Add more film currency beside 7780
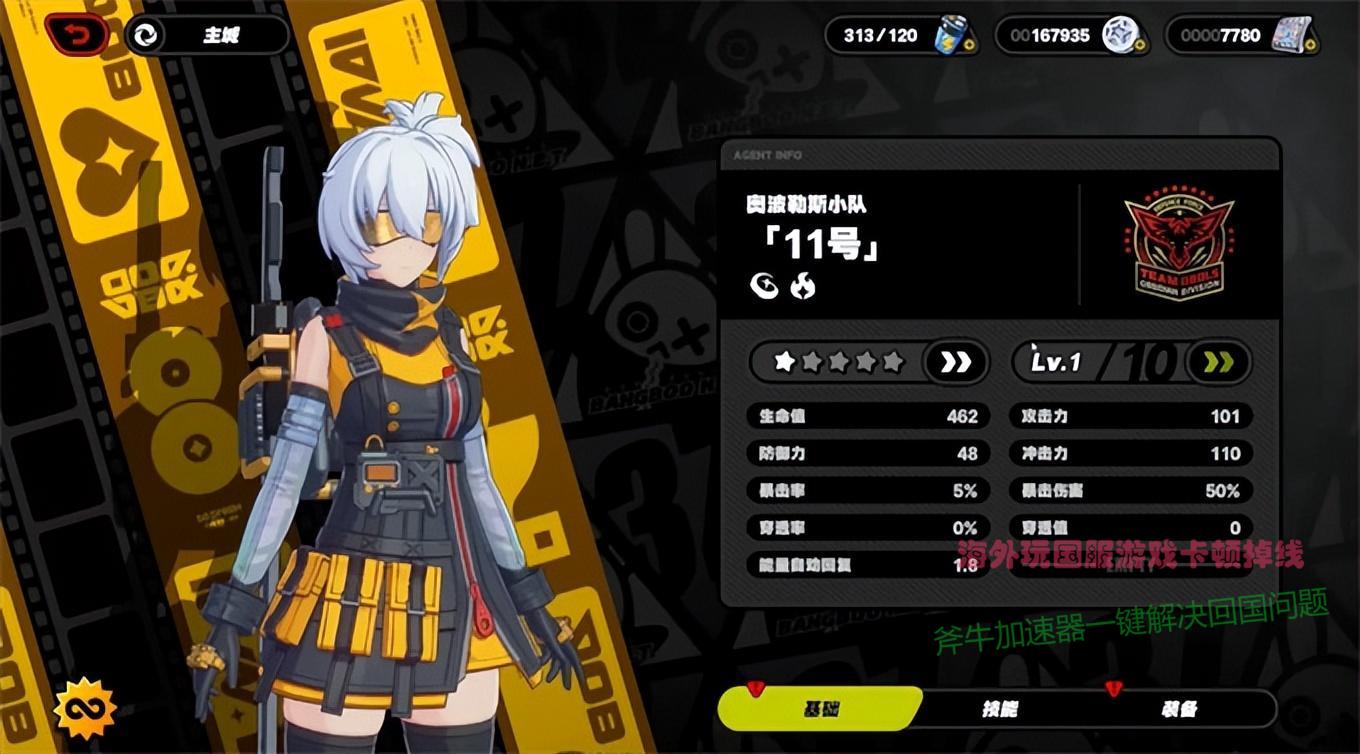Viewport: 1360px width, 754px height. tap(1311, 47)
